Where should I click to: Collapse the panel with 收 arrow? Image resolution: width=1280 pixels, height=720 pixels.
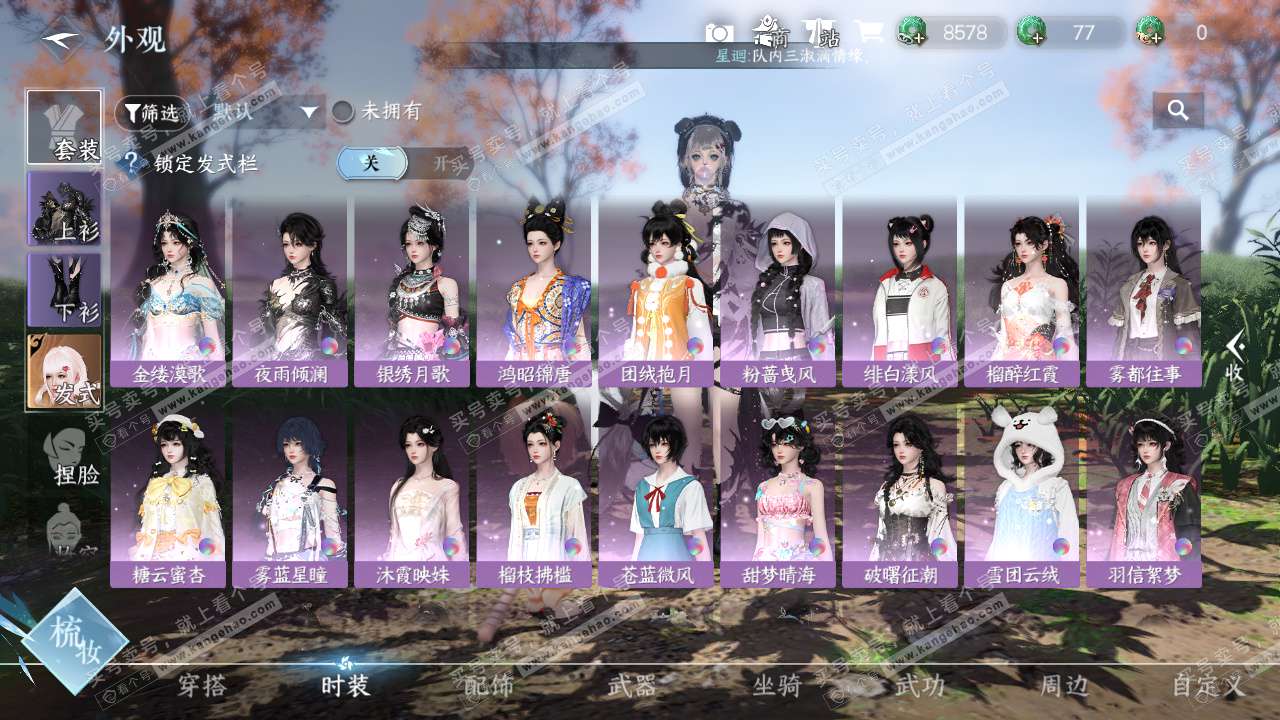1236,356
